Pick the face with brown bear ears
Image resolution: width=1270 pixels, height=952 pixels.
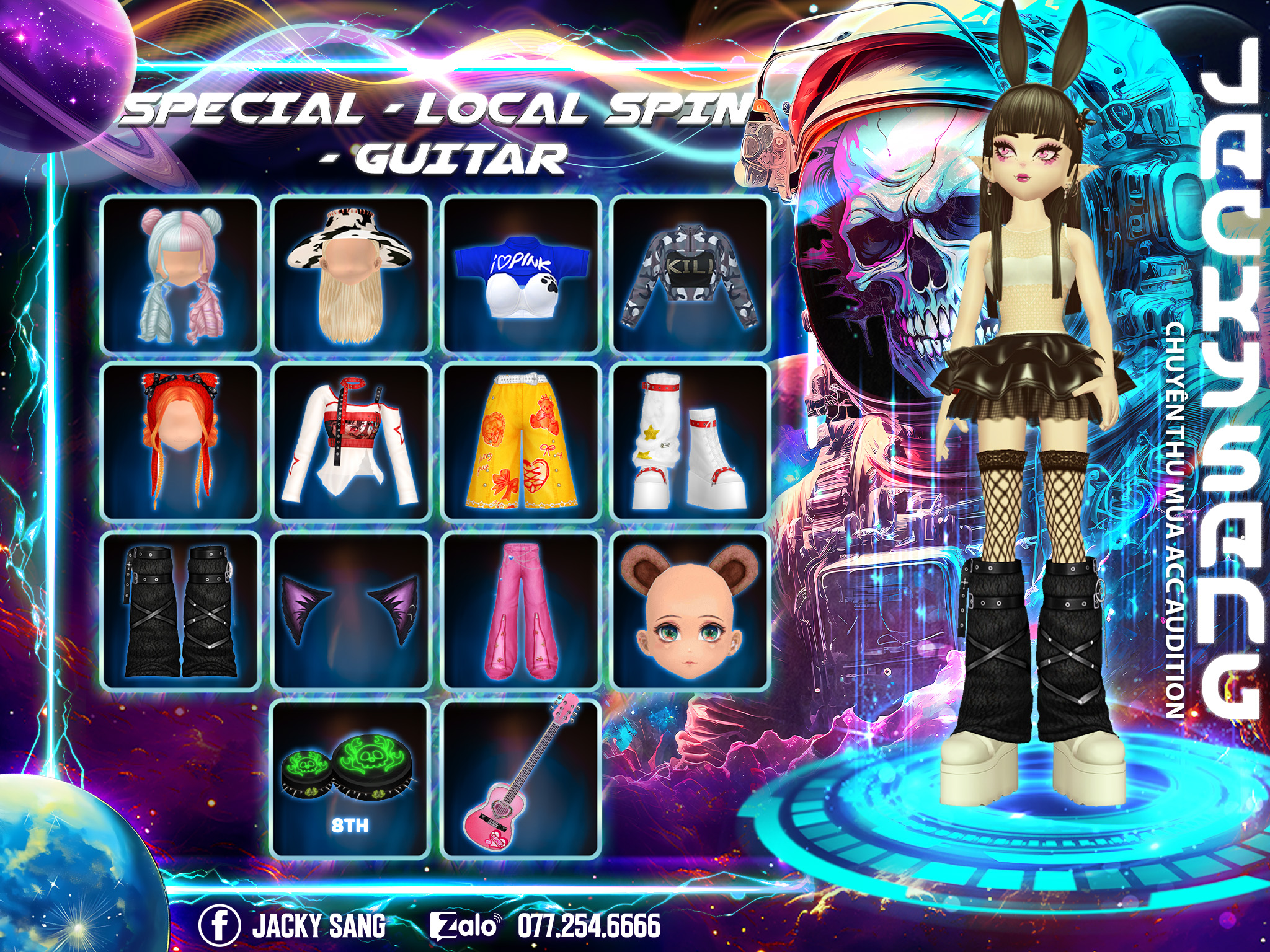tap(691, 610)
